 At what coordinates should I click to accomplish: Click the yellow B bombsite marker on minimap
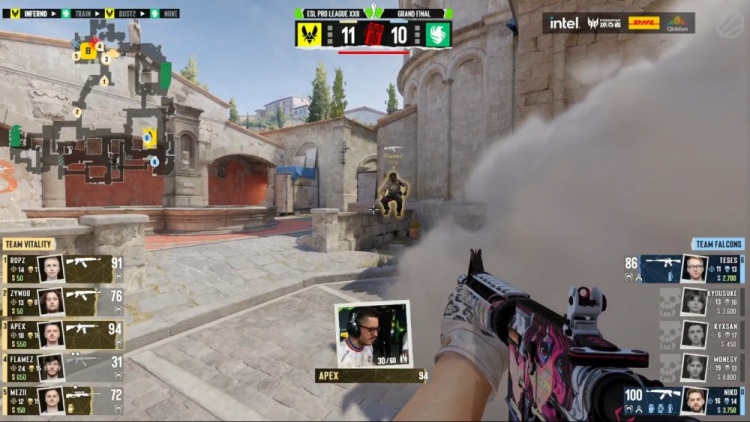pos(89,49)
